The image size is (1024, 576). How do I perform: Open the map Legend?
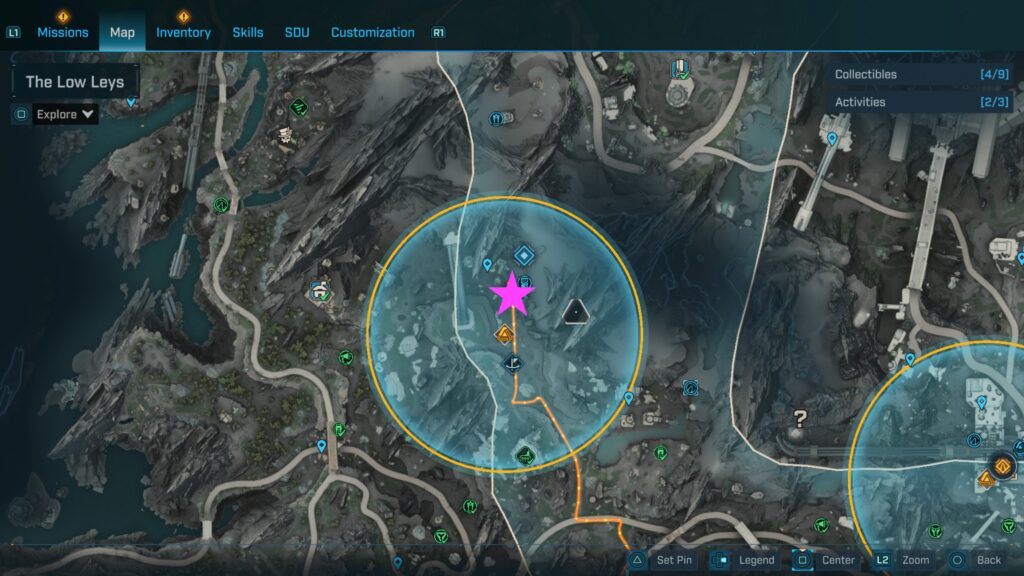[x=743, y=560]
